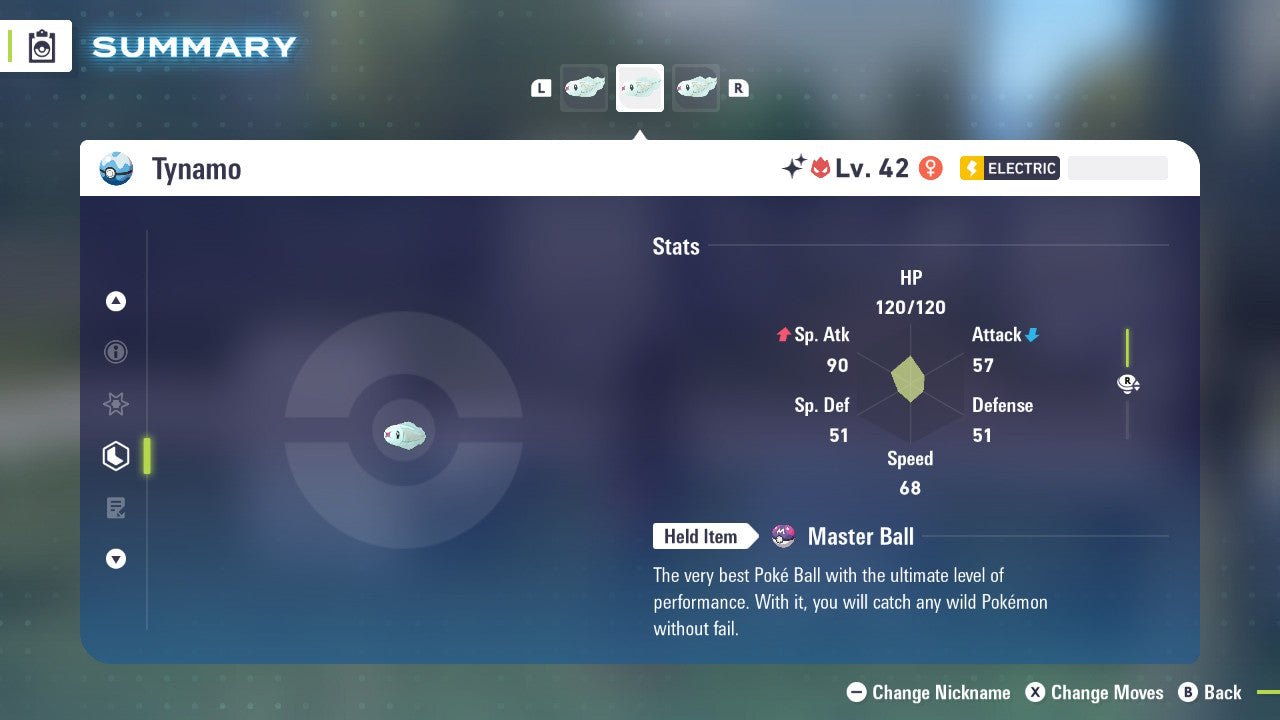Click the Summary clipboard icon top-left

pyautogui.click(x=40, y=45)
